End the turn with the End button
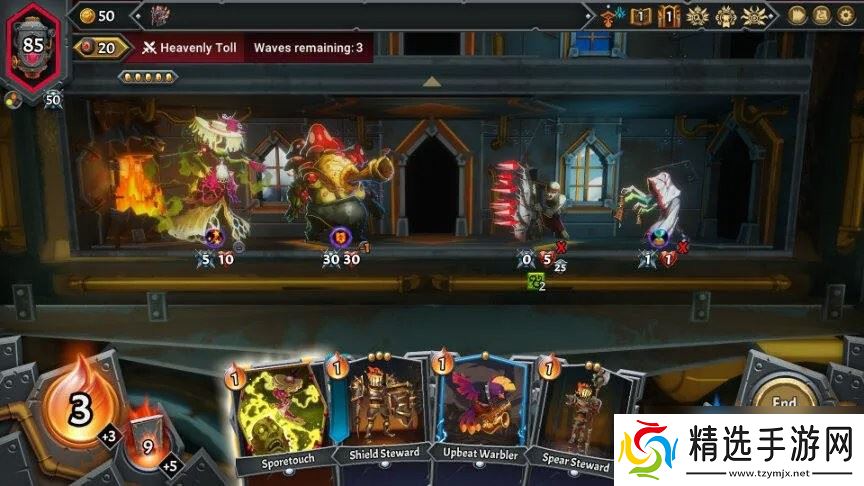This screenshot has height=486, width=864. click(x=789, y=400)
